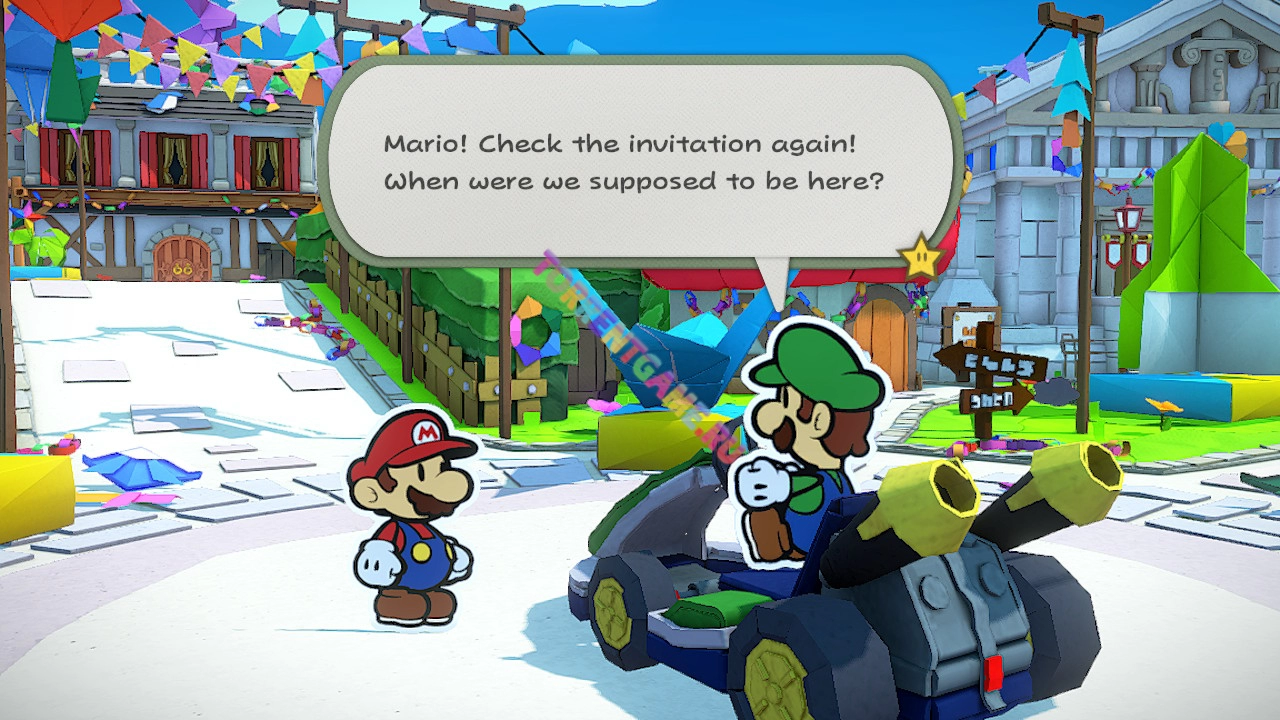The image size is (1280, 720).
Task: Click the star icon to continue dialogue
Action: (921, 259)
